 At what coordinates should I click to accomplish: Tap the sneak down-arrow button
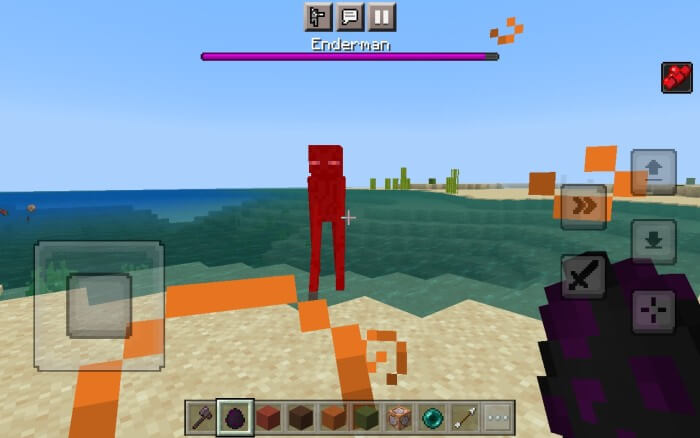click(653, 241)
